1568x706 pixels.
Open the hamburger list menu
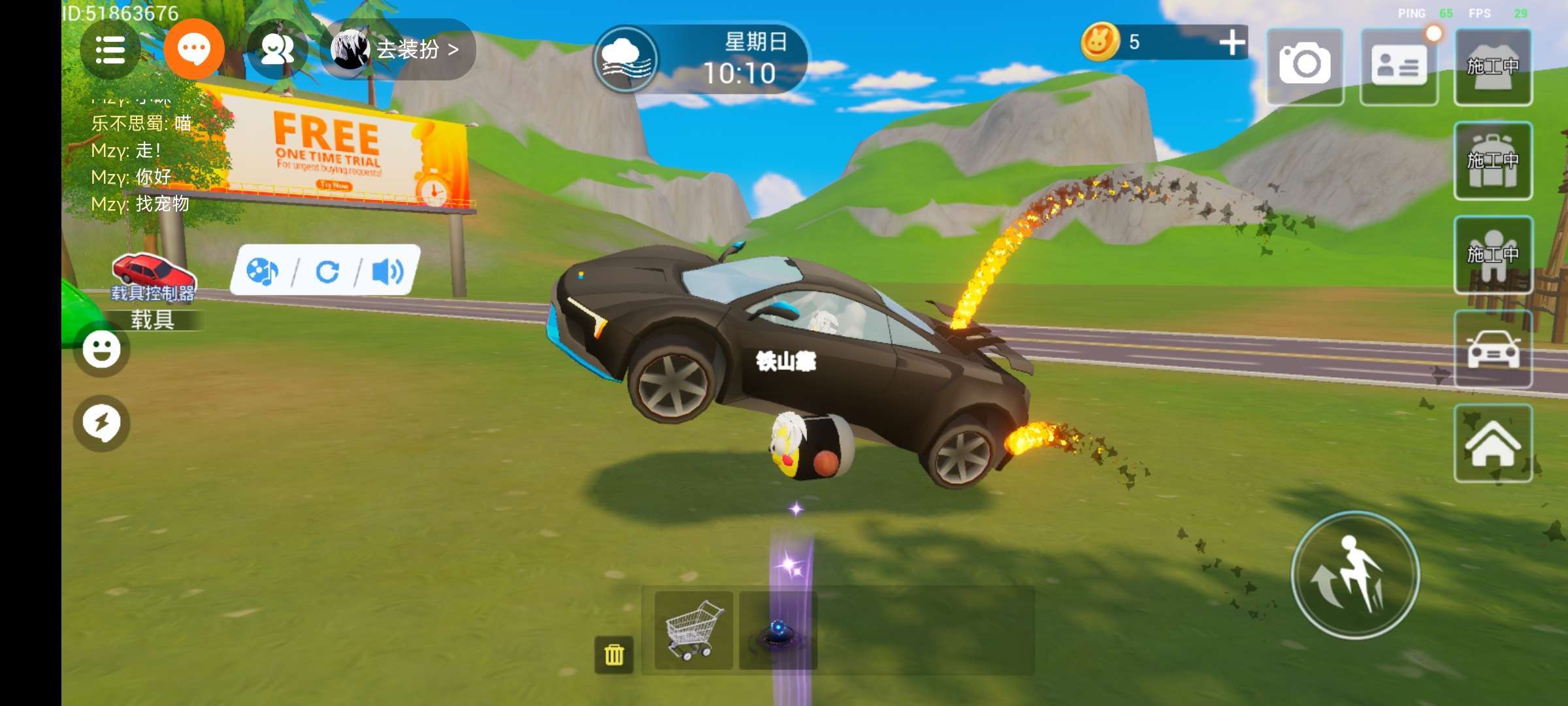(x=110, y=50)
